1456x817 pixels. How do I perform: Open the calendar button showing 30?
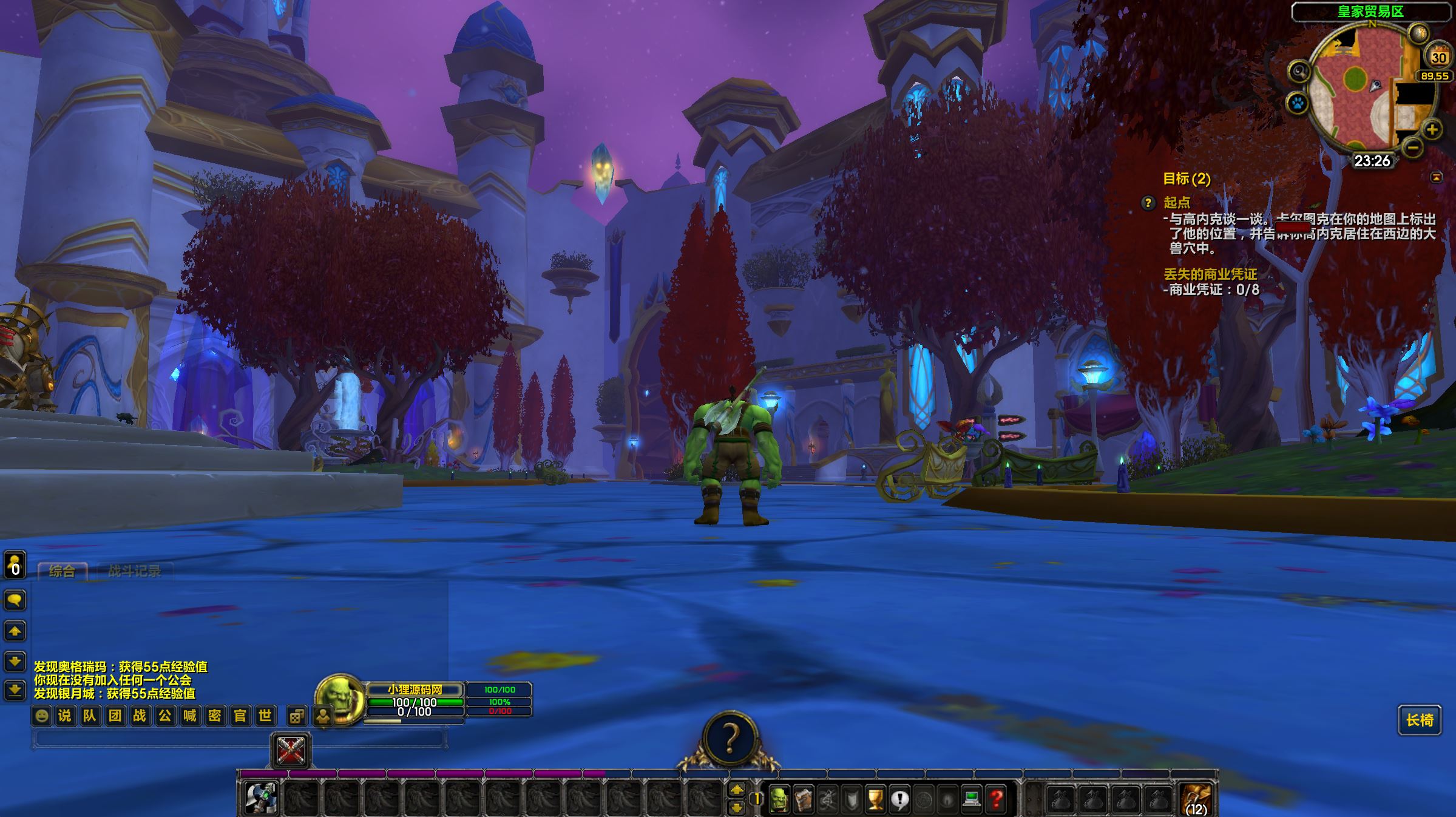[1438, 57]
